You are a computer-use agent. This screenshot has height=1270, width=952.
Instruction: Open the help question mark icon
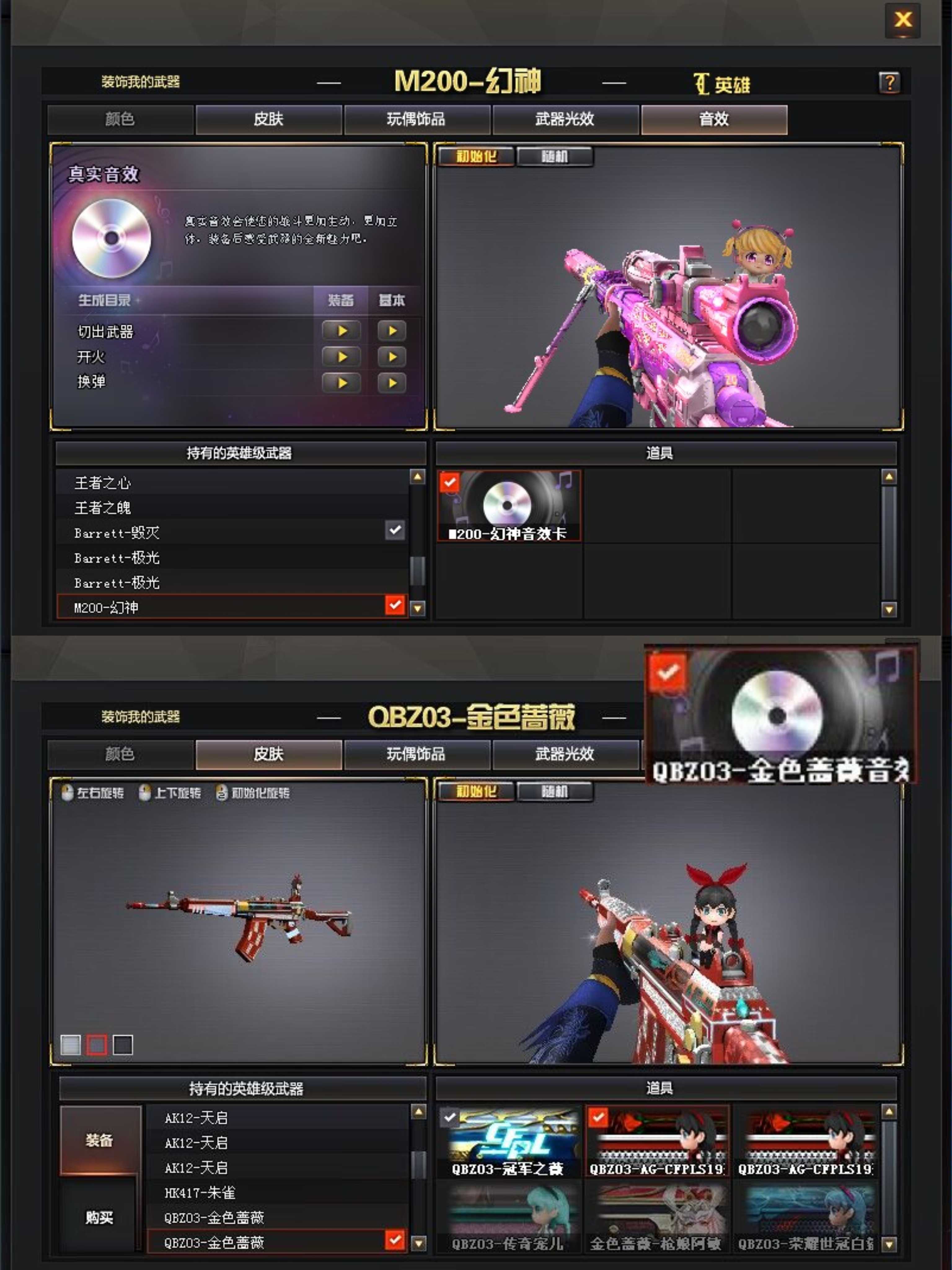point(890,83)
